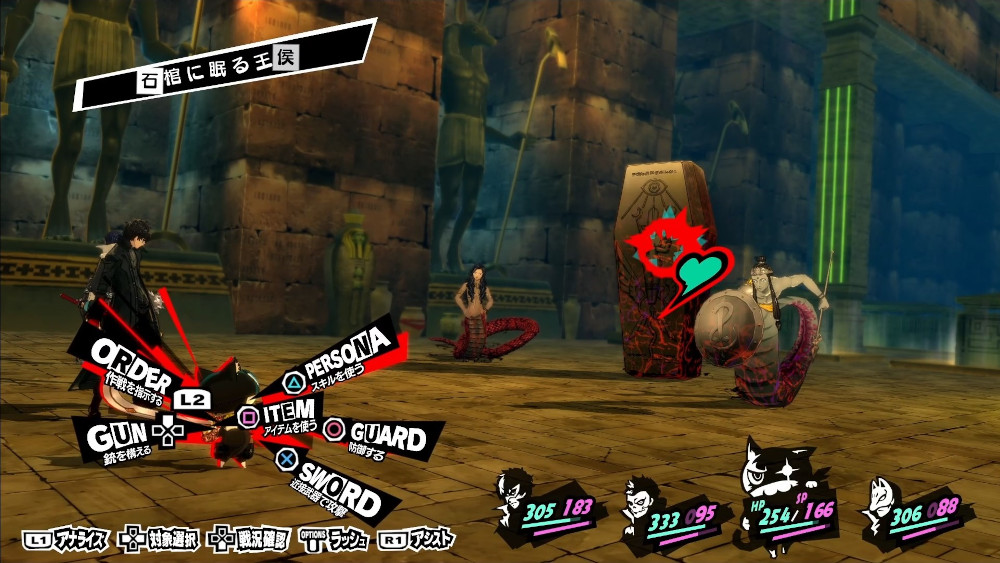Ready the GUN command
The height and width of the screenshot is (563, 1000).
[117, 436]
